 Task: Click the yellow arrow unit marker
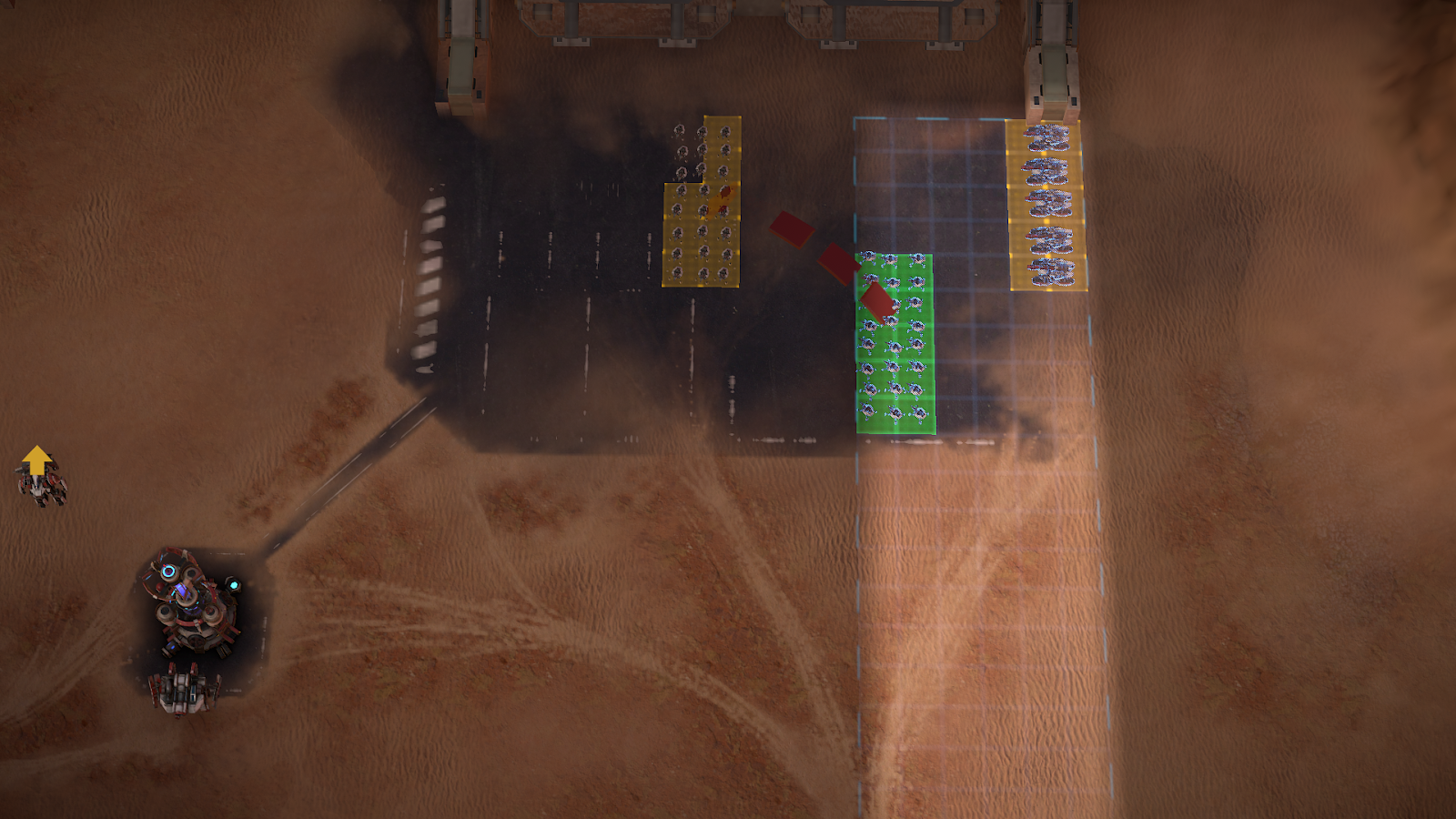(36, 460)
